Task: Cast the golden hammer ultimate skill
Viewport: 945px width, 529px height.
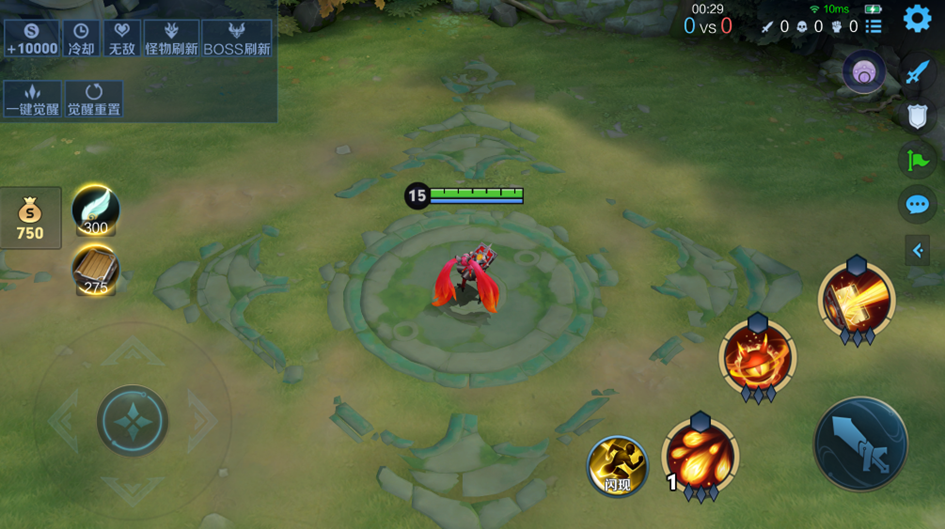Action: click(x=856, y=299)
